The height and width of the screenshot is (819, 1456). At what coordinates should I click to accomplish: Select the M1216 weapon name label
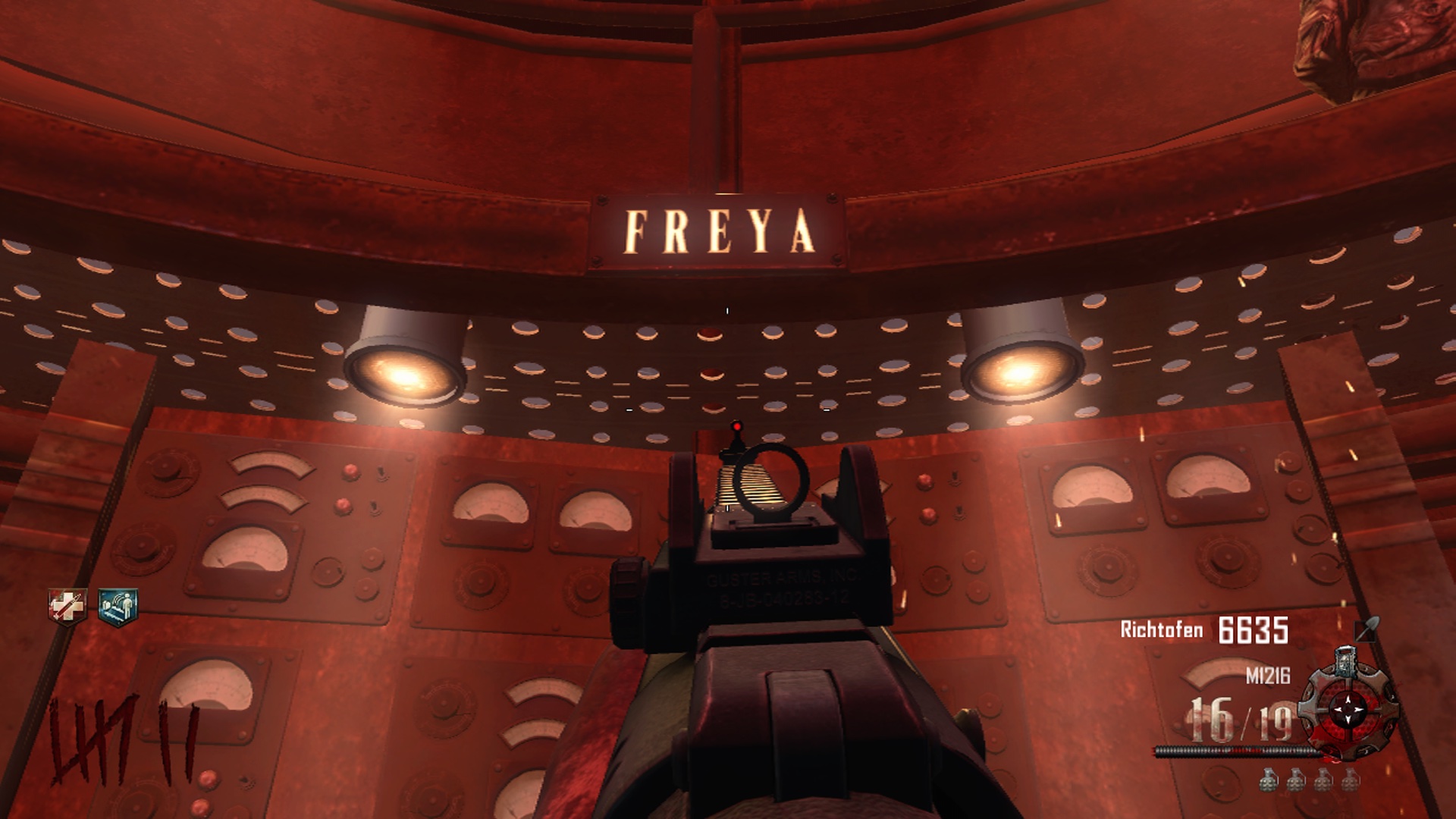pyautogui.click(x=1268, y=675)
